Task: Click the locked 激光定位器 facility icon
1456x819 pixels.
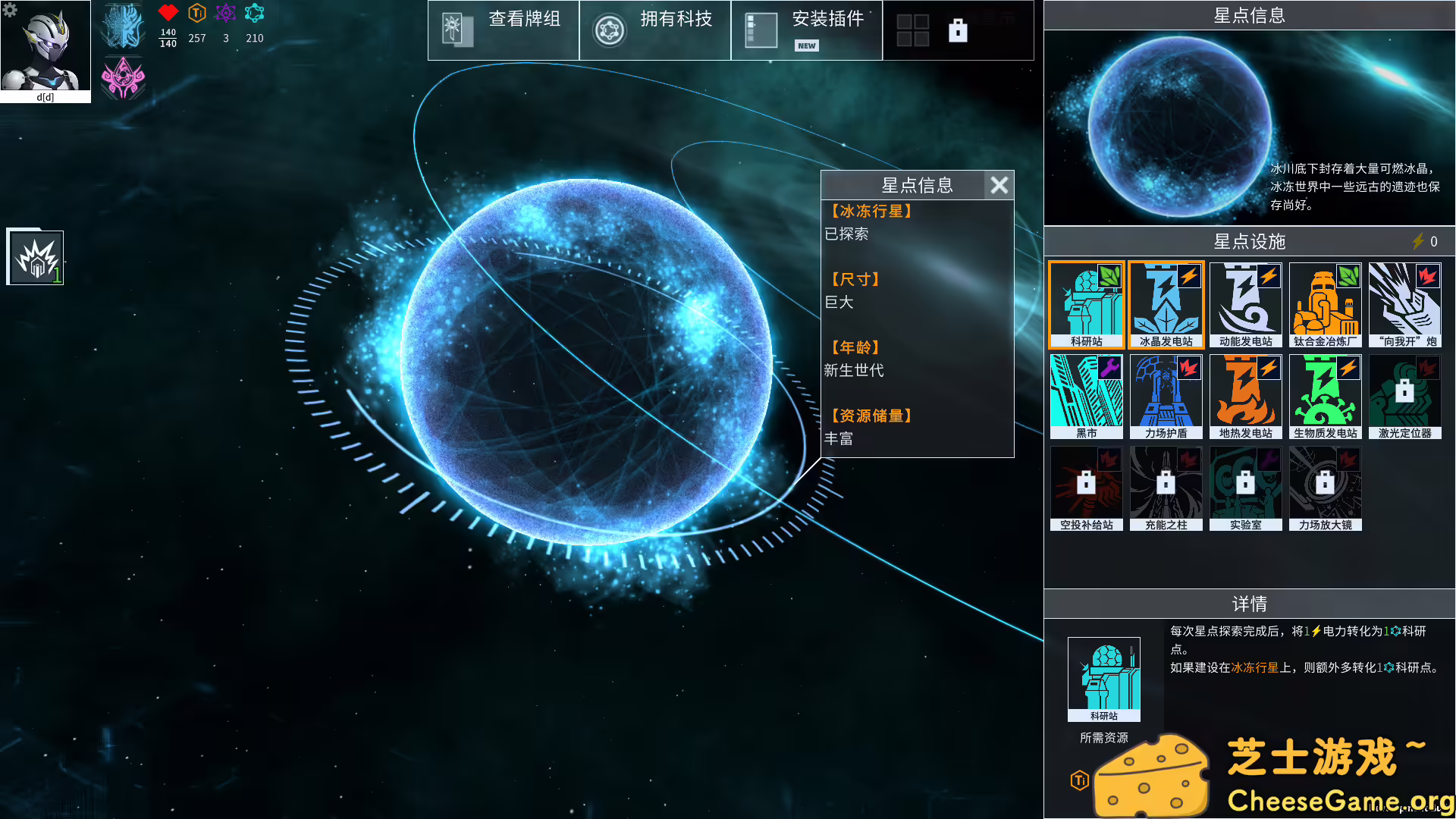Action: [x=1405, y=396]
